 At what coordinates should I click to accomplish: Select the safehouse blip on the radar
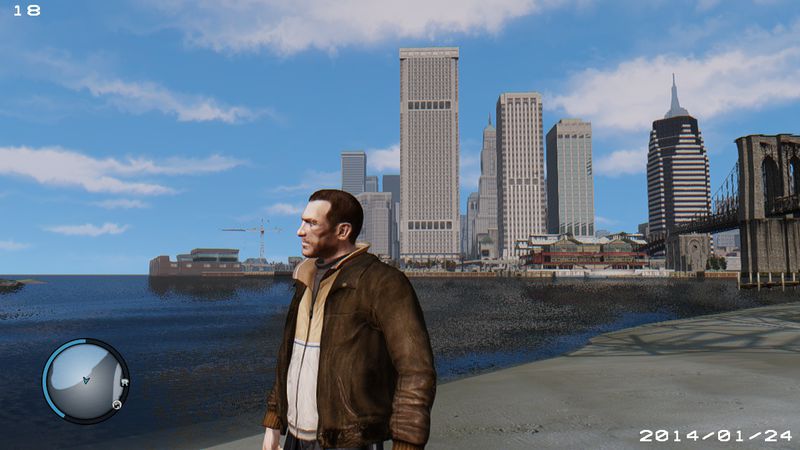coord(125,382)
